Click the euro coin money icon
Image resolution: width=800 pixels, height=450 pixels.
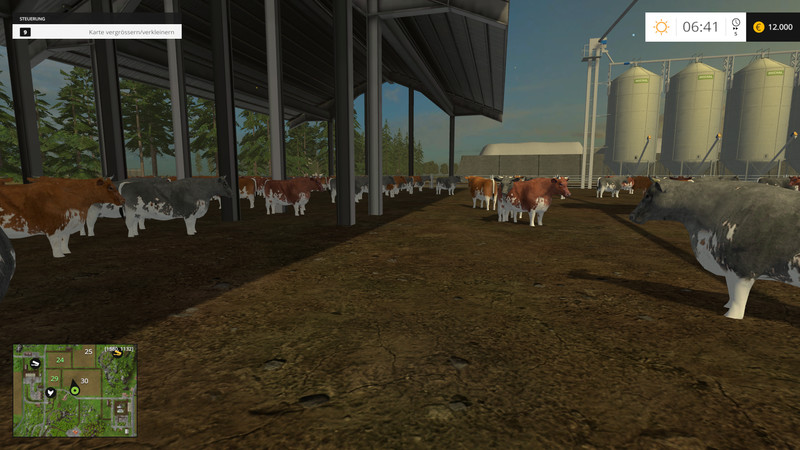758,27
